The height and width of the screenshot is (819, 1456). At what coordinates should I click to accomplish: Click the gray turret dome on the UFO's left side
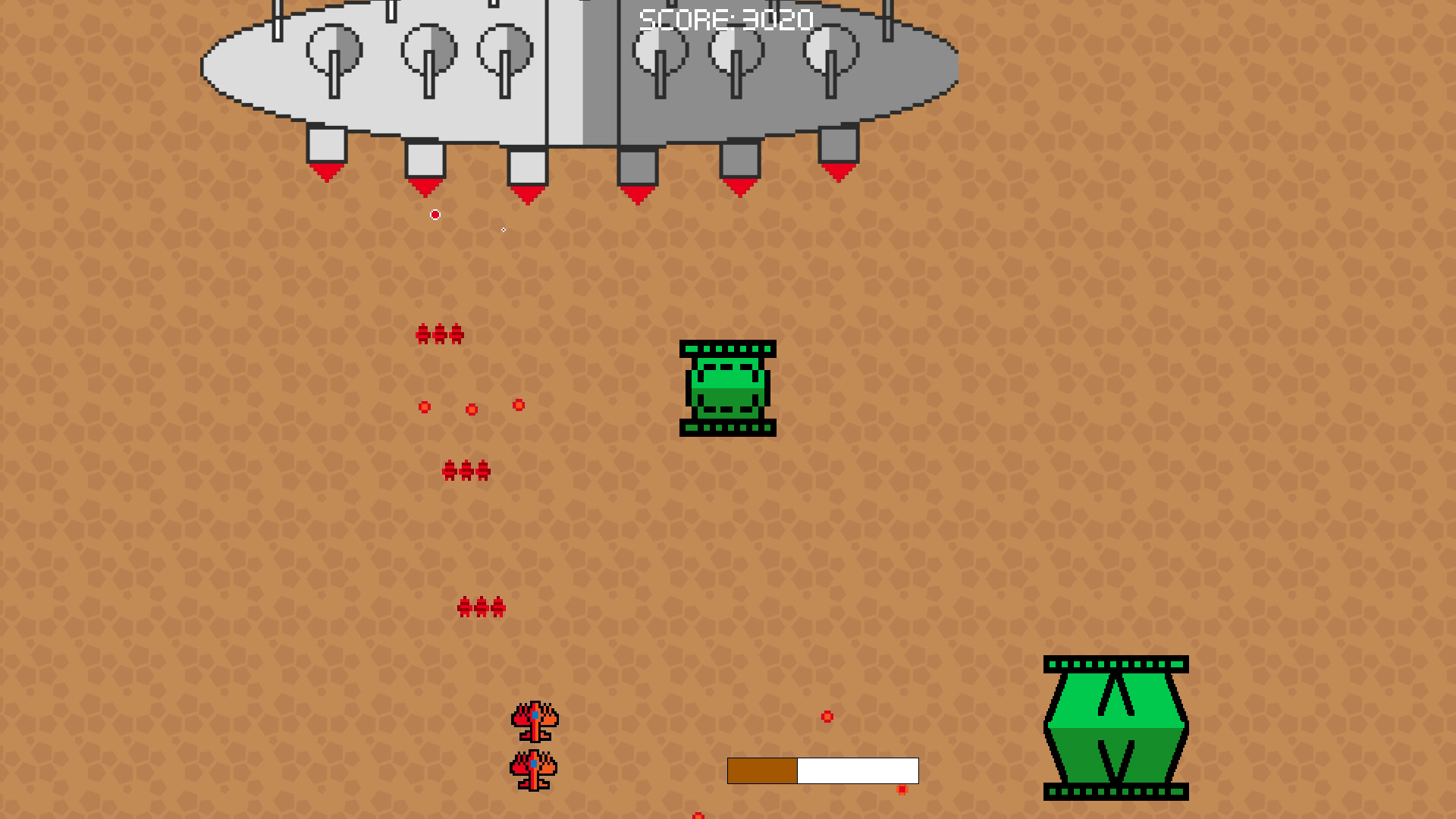(x=334, y=49)
